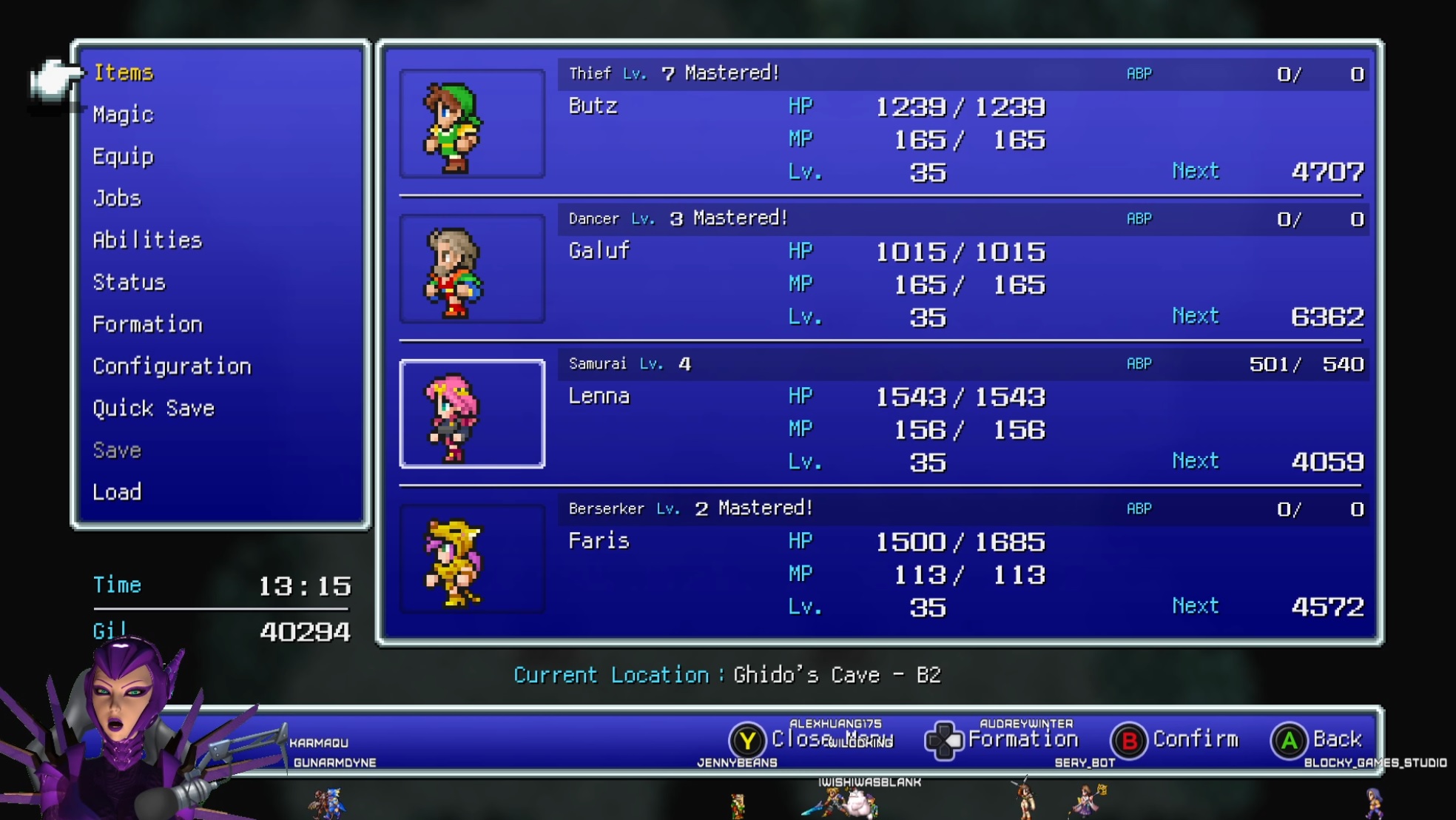Screen dimensions: 1456x820
Task: Open the Equip menu
Action: point(124,157)
